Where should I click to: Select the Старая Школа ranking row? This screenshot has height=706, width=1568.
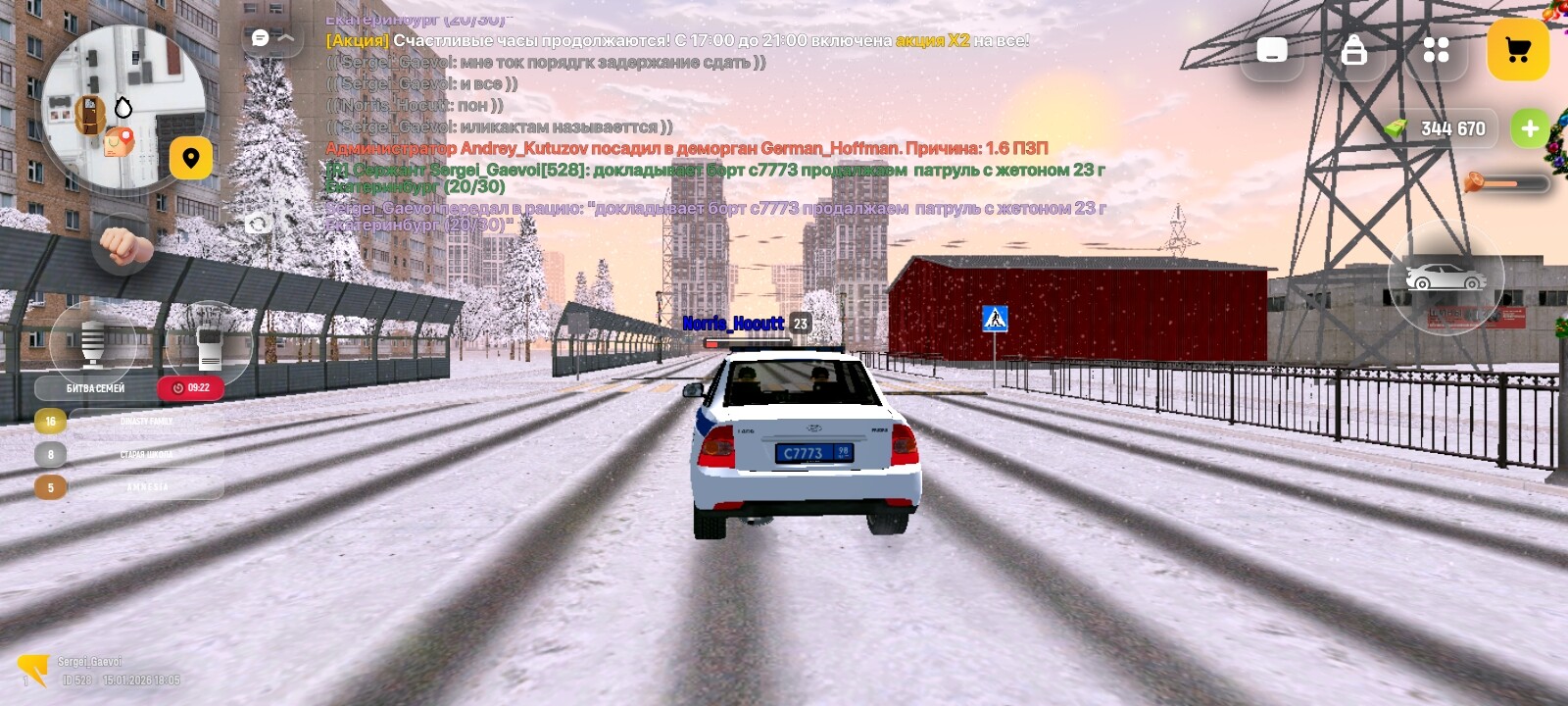click(x=146, y=455)
